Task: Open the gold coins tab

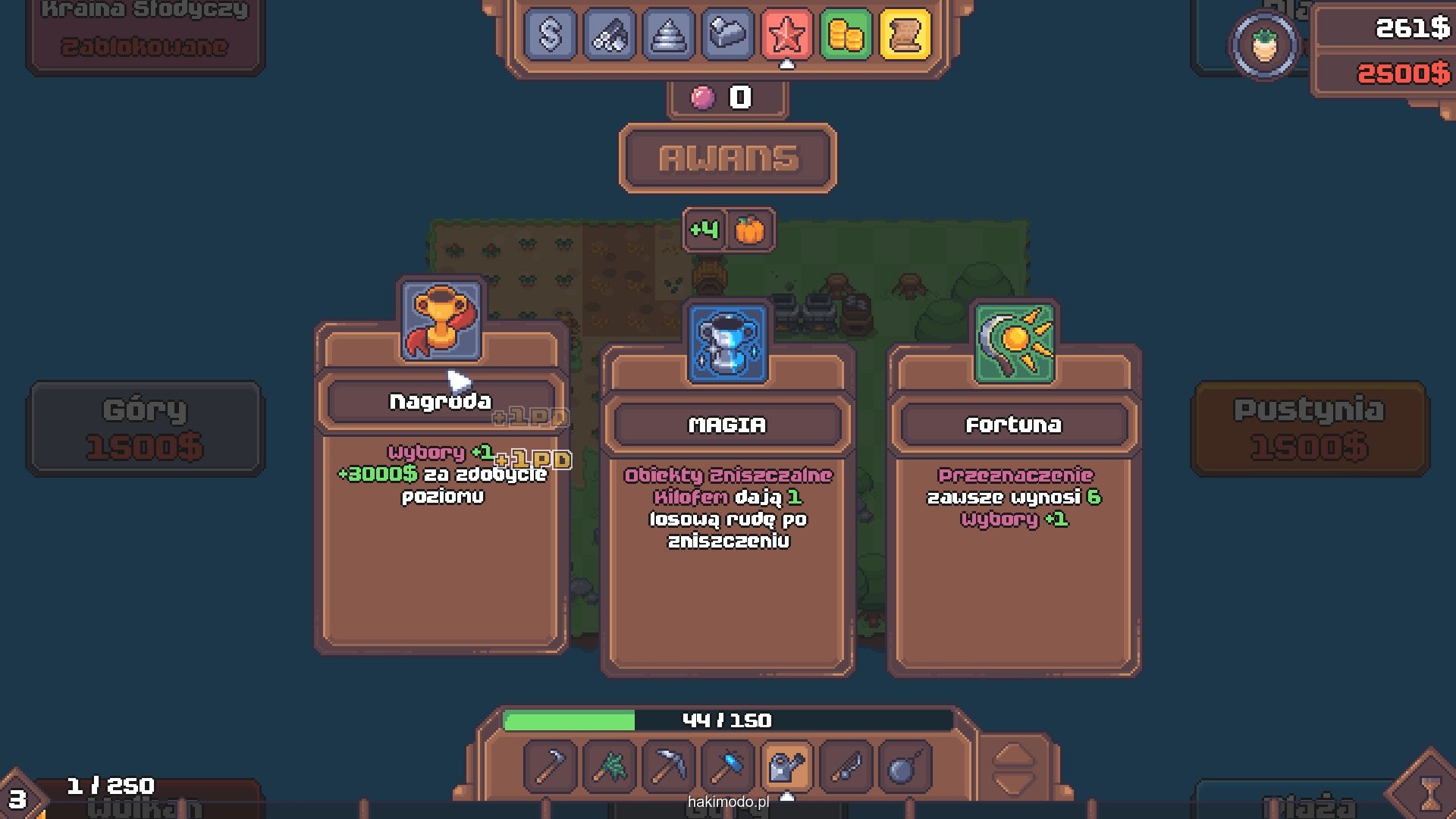Action: [846, 34]
